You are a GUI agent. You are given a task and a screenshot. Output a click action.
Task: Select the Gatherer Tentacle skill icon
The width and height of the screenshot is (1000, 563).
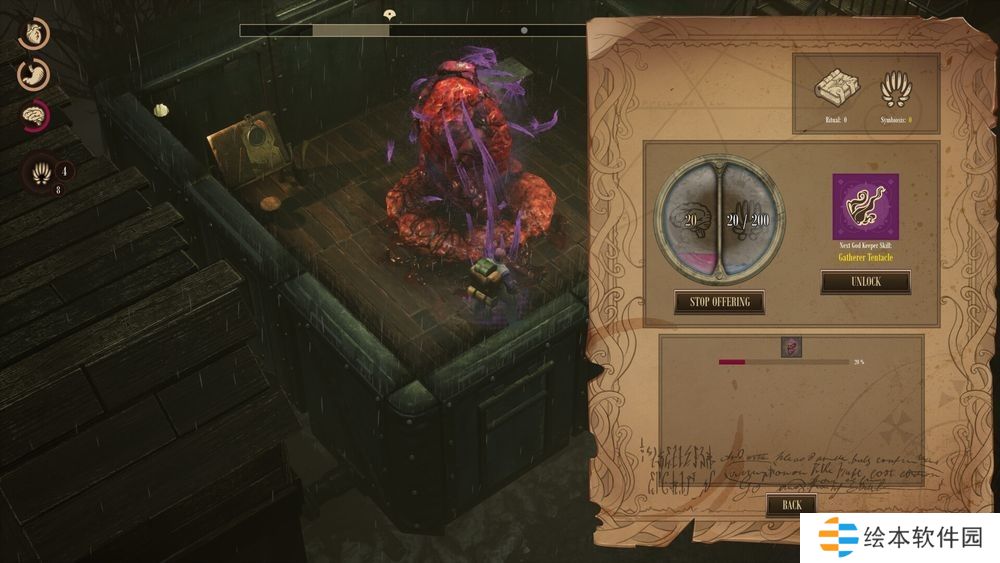point(865,207)
